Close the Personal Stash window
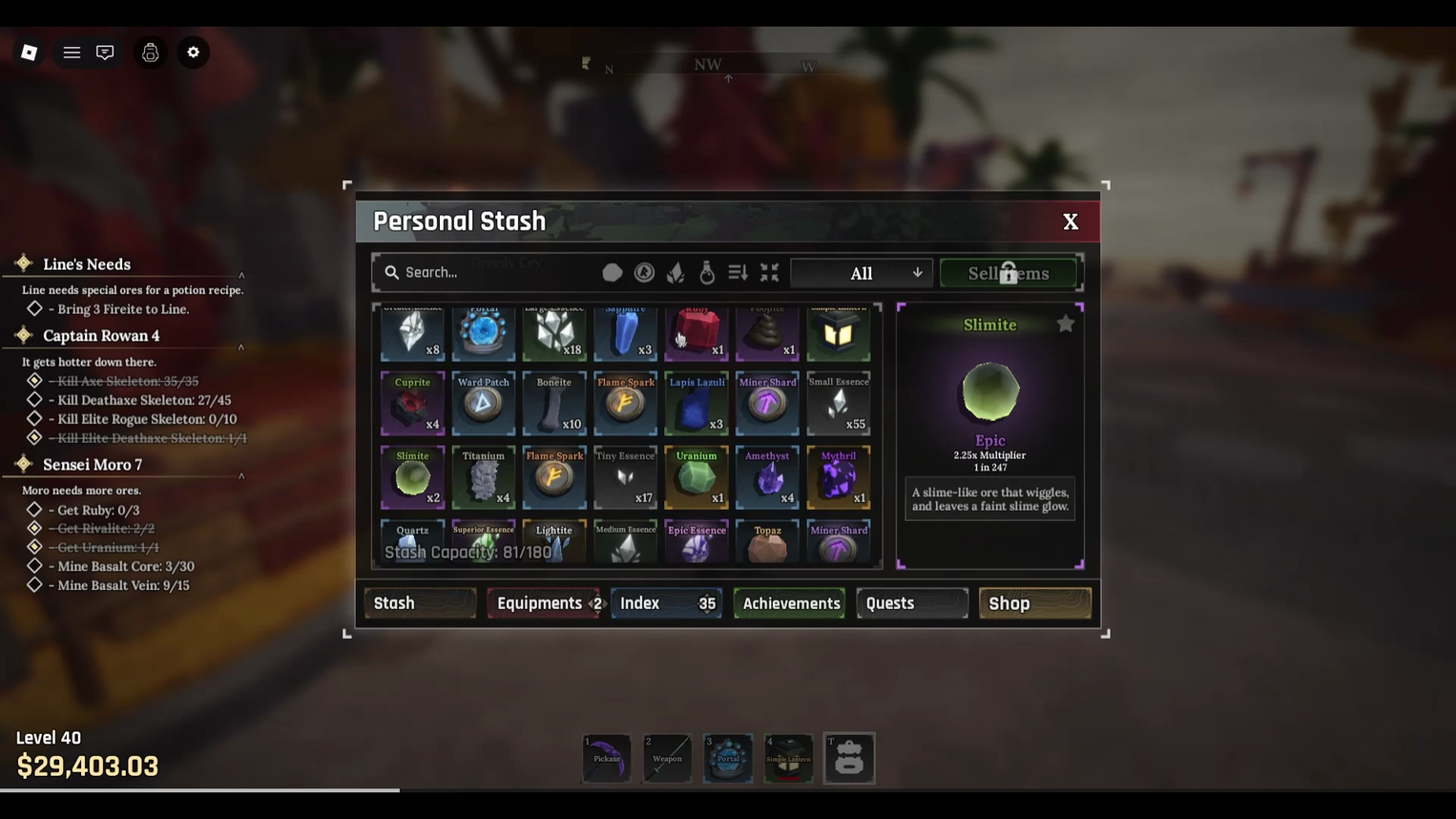Image resolution: width=1456 pixels, height=819 pixels. (1071, 221)
